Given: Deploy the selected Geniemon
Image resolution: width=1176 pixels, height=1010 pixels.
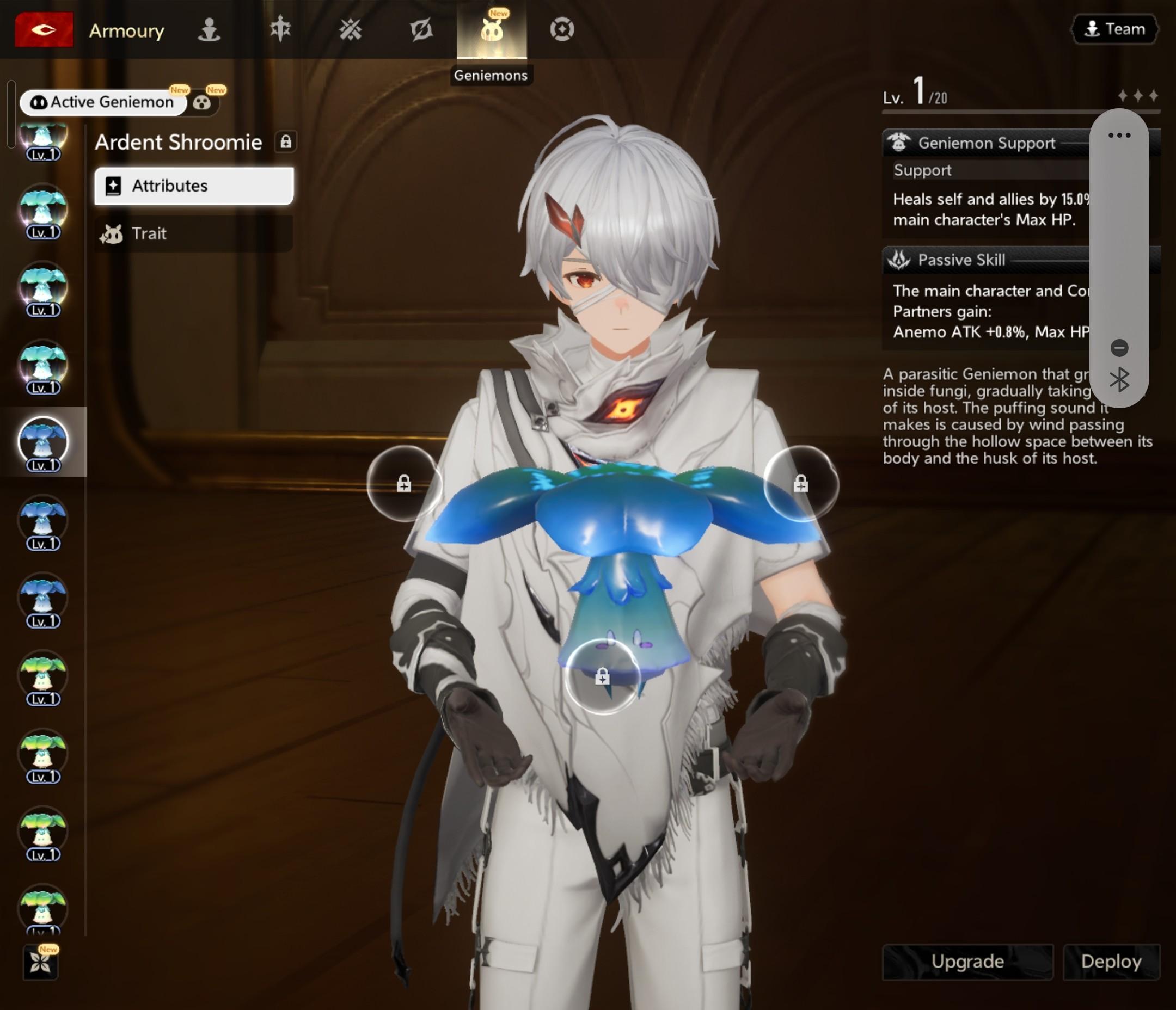Looking at the screenshot, I should click(1111, 962).
